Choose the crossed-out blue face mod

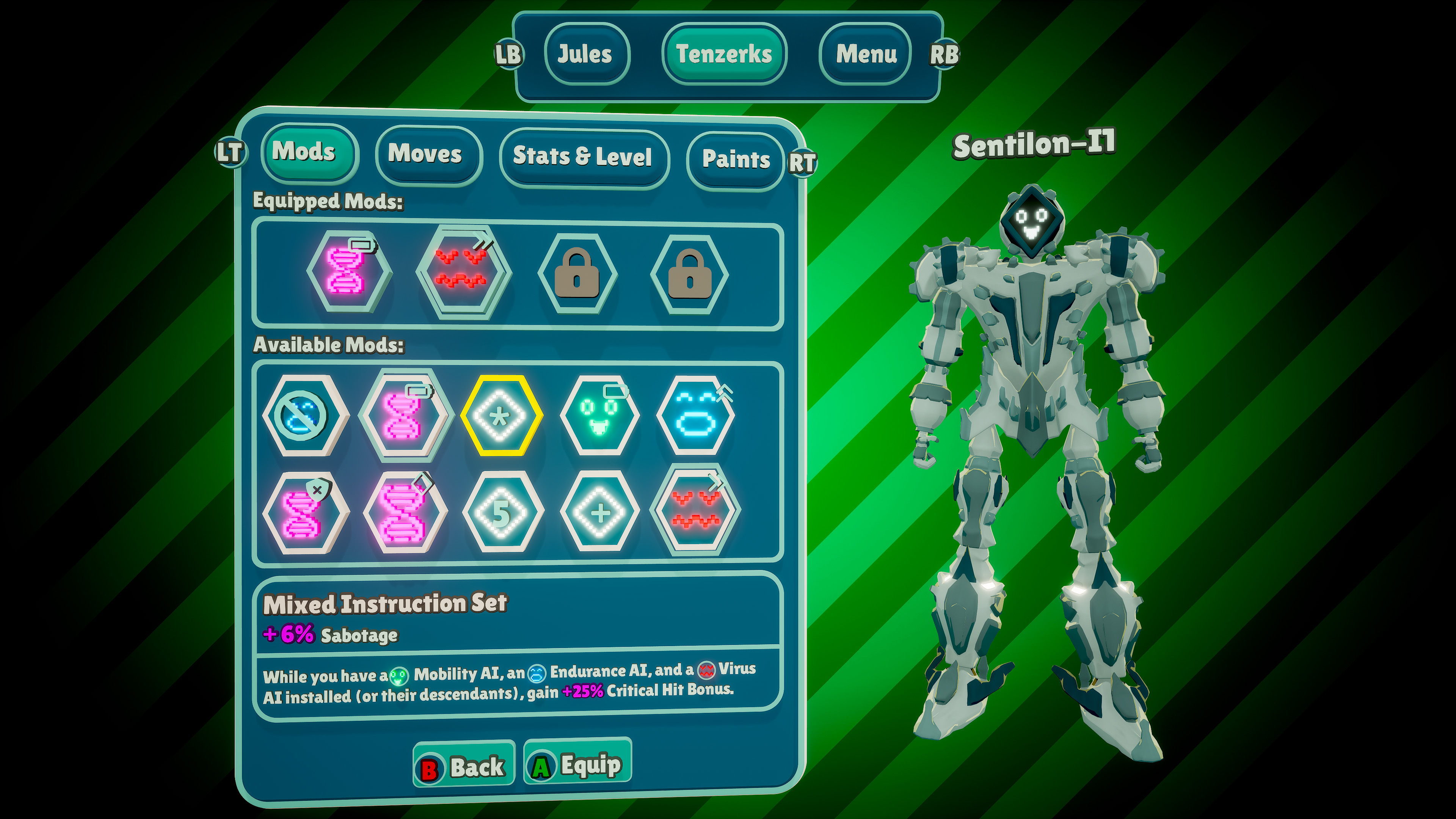pos(304,416)
